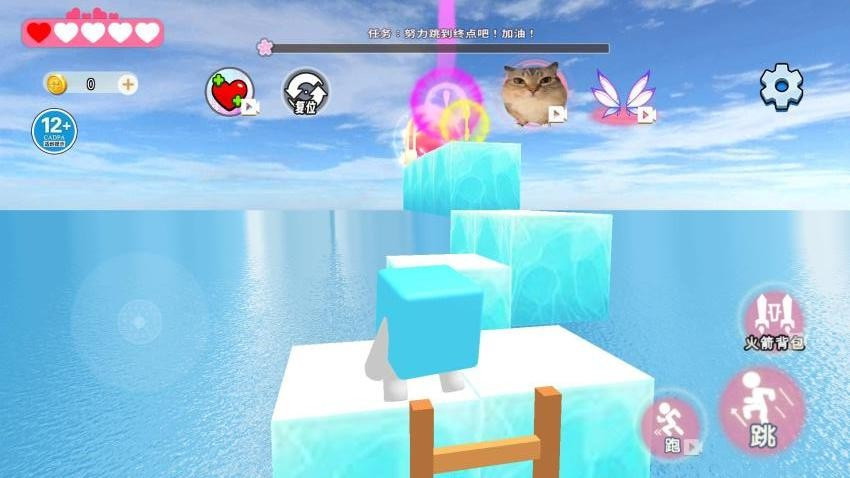Screen dimensions: 850x478
Task: Reset position with the 复位 button
Action: [x=305, y=92]
